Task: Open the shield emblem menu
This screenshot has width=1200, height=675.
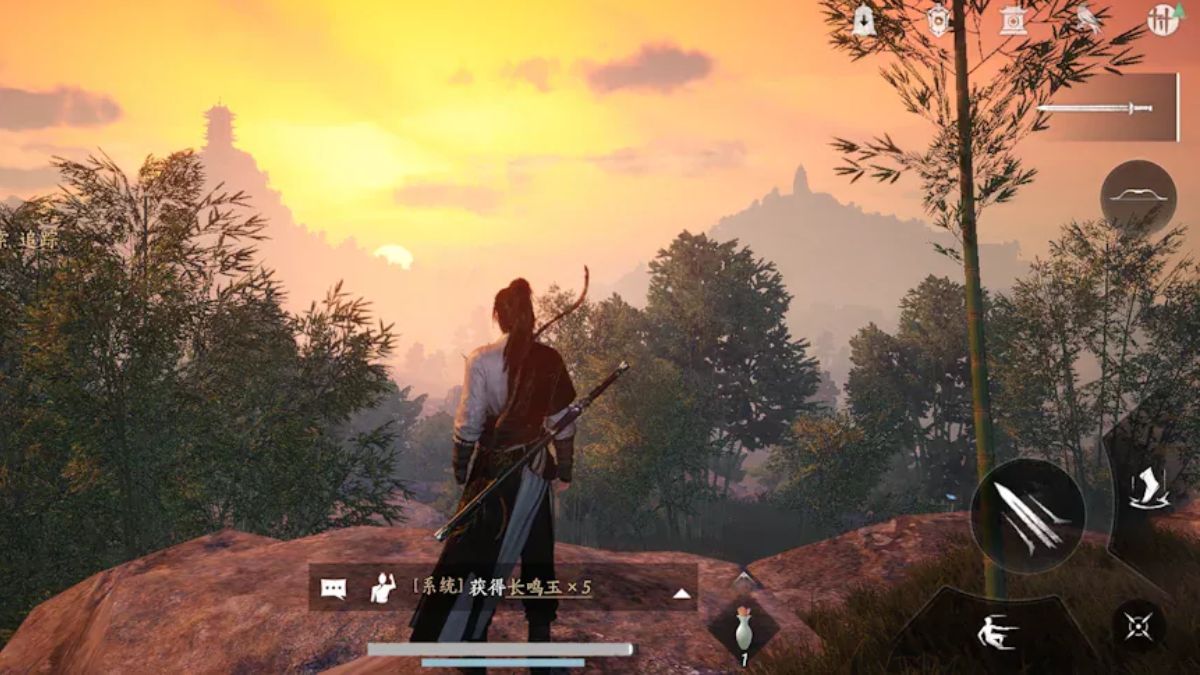Action: pyautogui.click(x=938, y=21)
